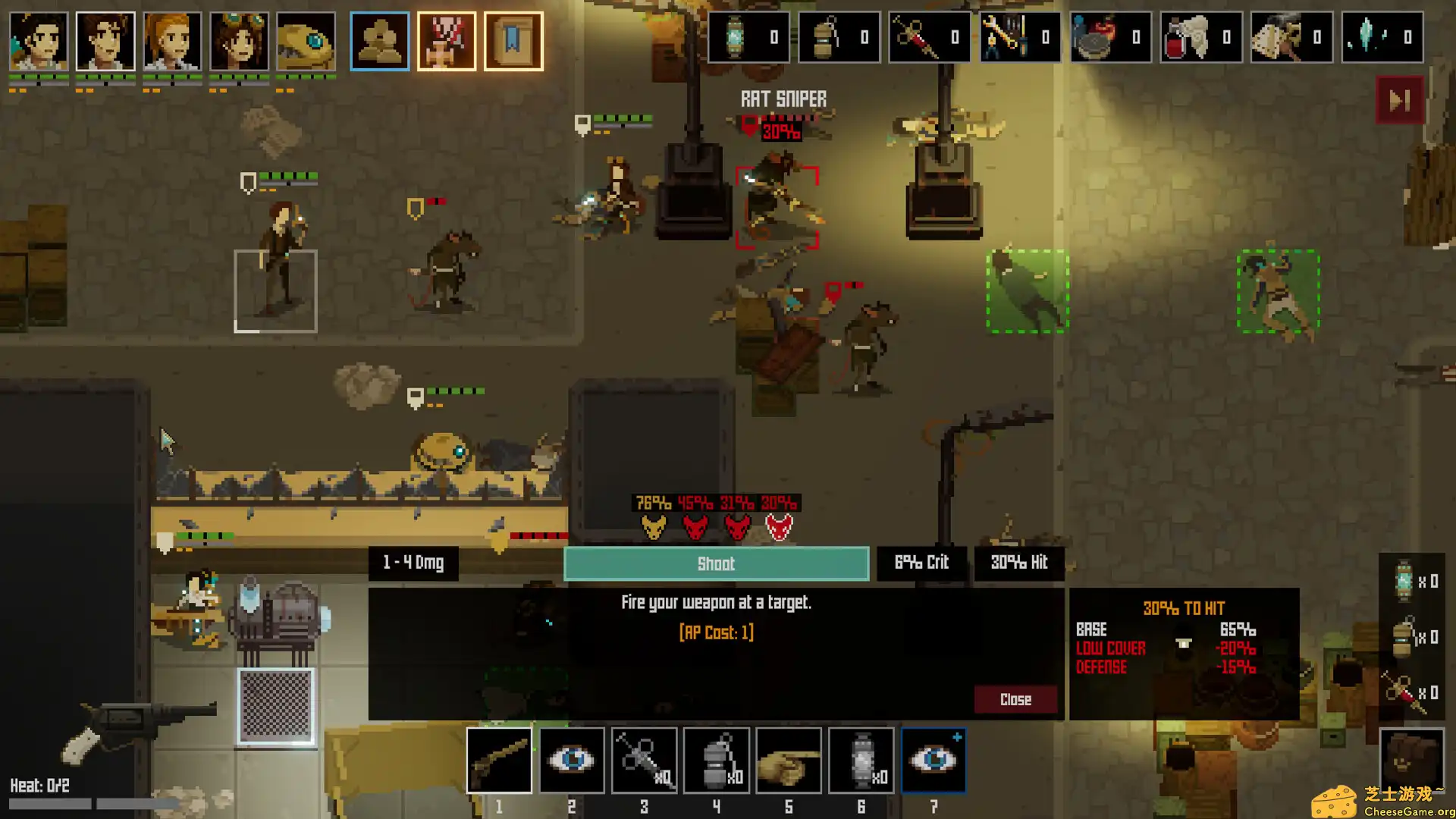The height and width of the screenshot is (819, 1456).
Task: Target the 31% rat head icon
Action: pyautogui.click(x=737, y=525)
